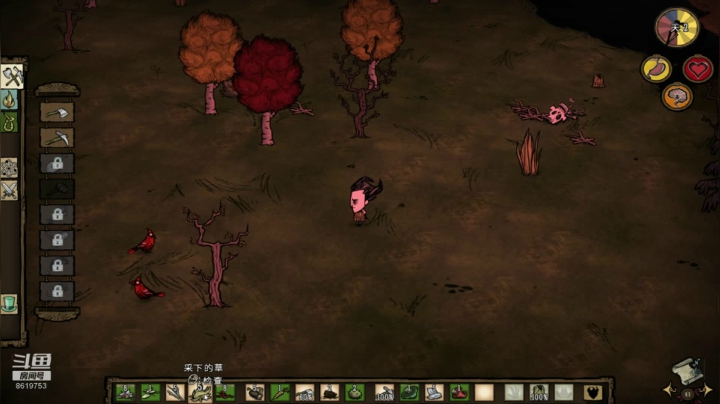Viewport: 720px width, 404px height.
Task: Open the Tools crafting tab
Action: click(12, 76)
